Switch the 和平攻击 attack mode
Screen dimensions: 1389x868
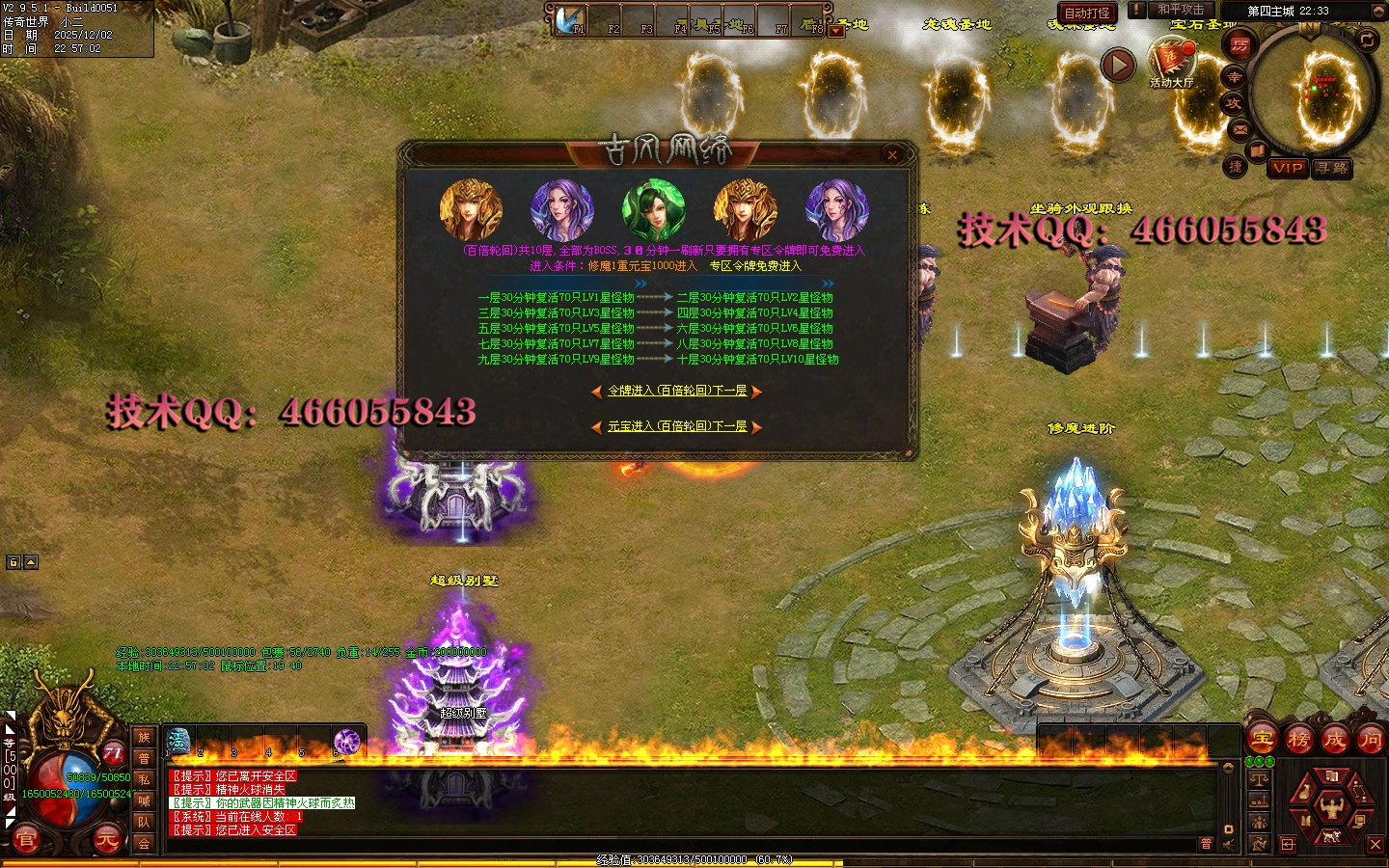coord(1181,10)
